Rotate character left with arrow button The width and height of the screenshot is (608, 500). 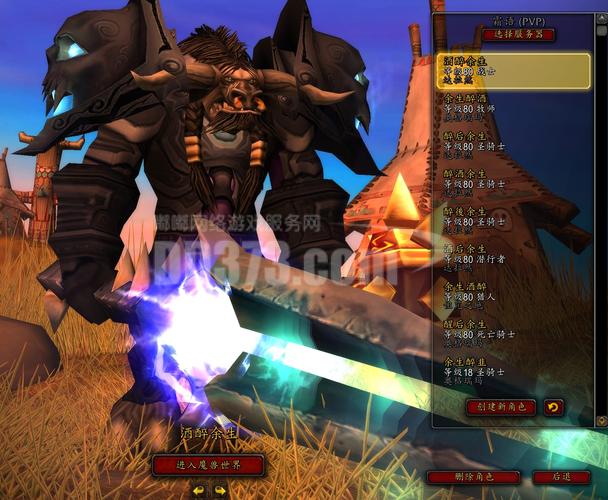(x=197, y=489)
